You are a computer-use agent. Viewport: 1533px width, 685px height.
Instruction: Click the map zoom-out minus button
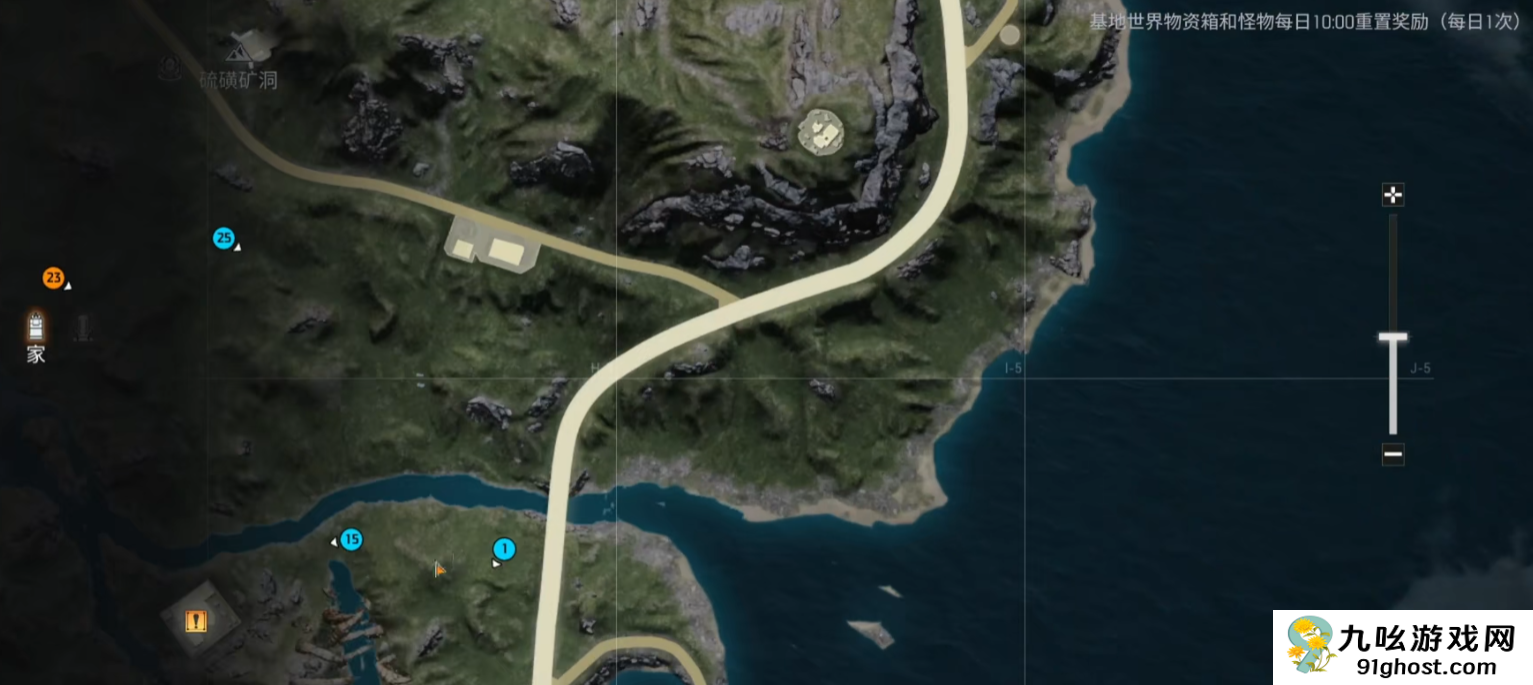(1392, 455)
